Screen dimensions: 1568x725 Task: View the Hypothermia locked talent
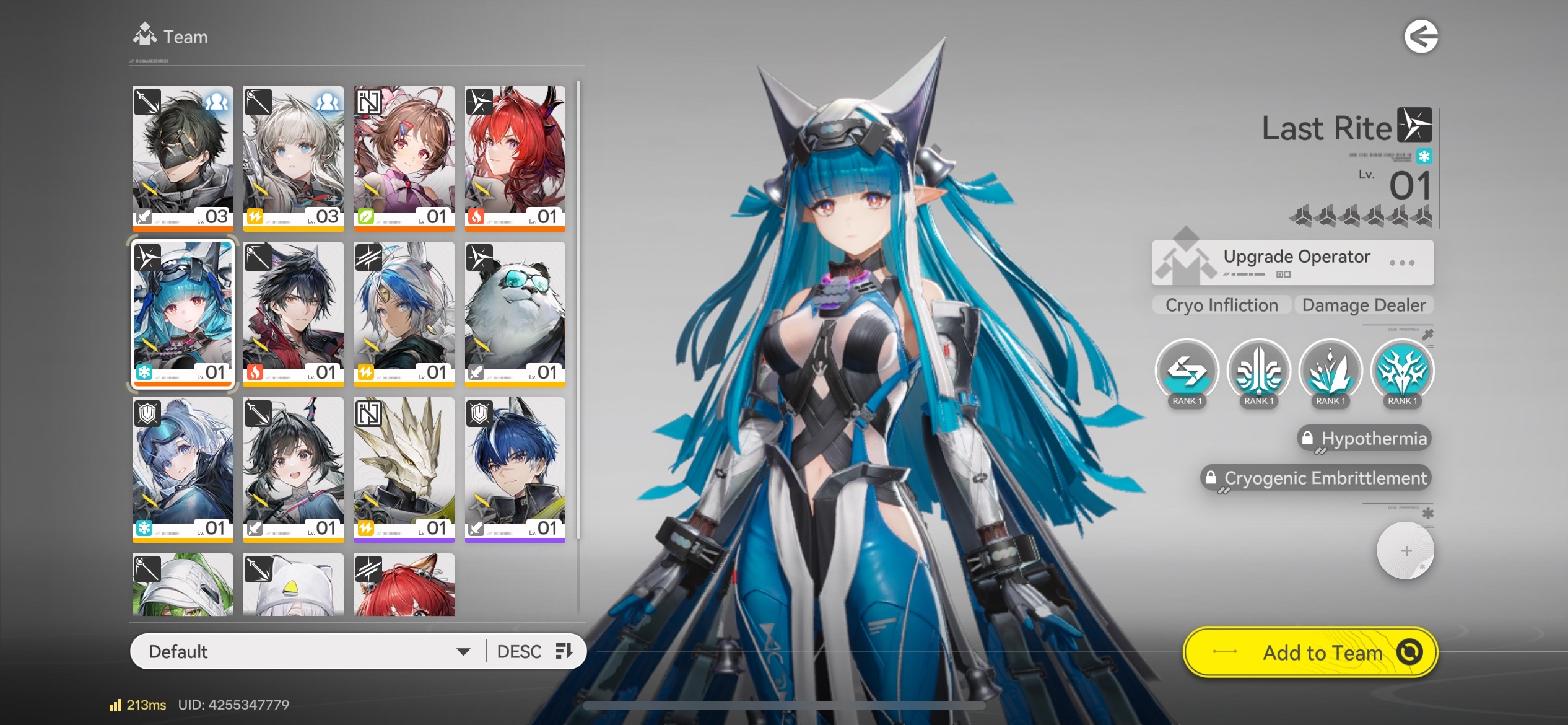[1364, 439]
